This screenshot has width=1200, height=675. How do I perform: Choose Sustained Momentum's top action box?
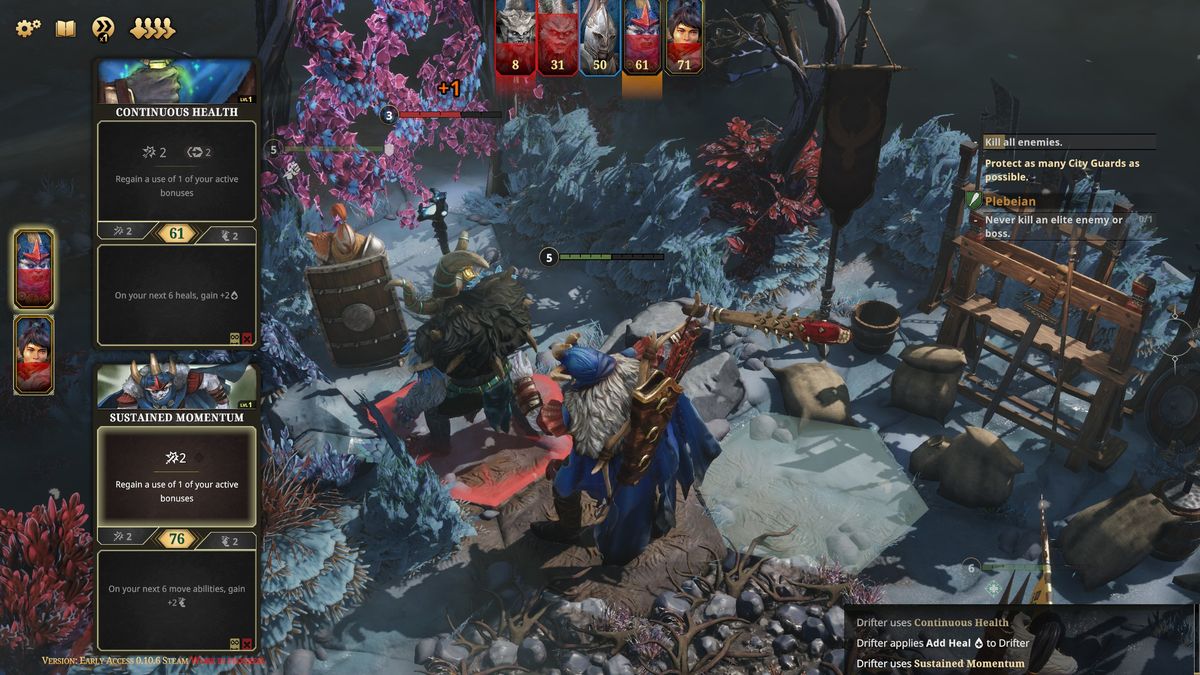[x=176, y=475]
